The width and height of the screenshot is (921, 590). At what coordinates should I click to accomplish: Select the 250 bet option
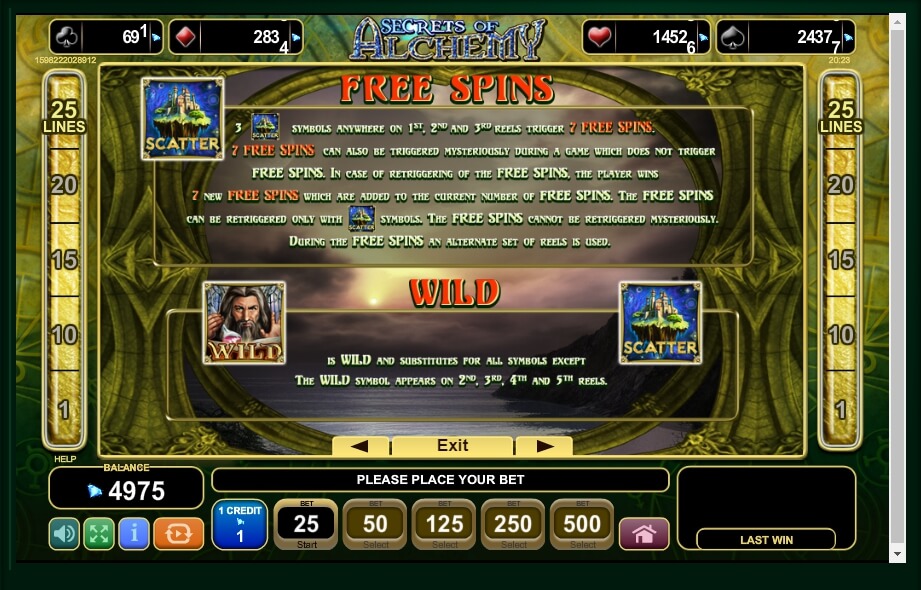click(x=513, y=524)
